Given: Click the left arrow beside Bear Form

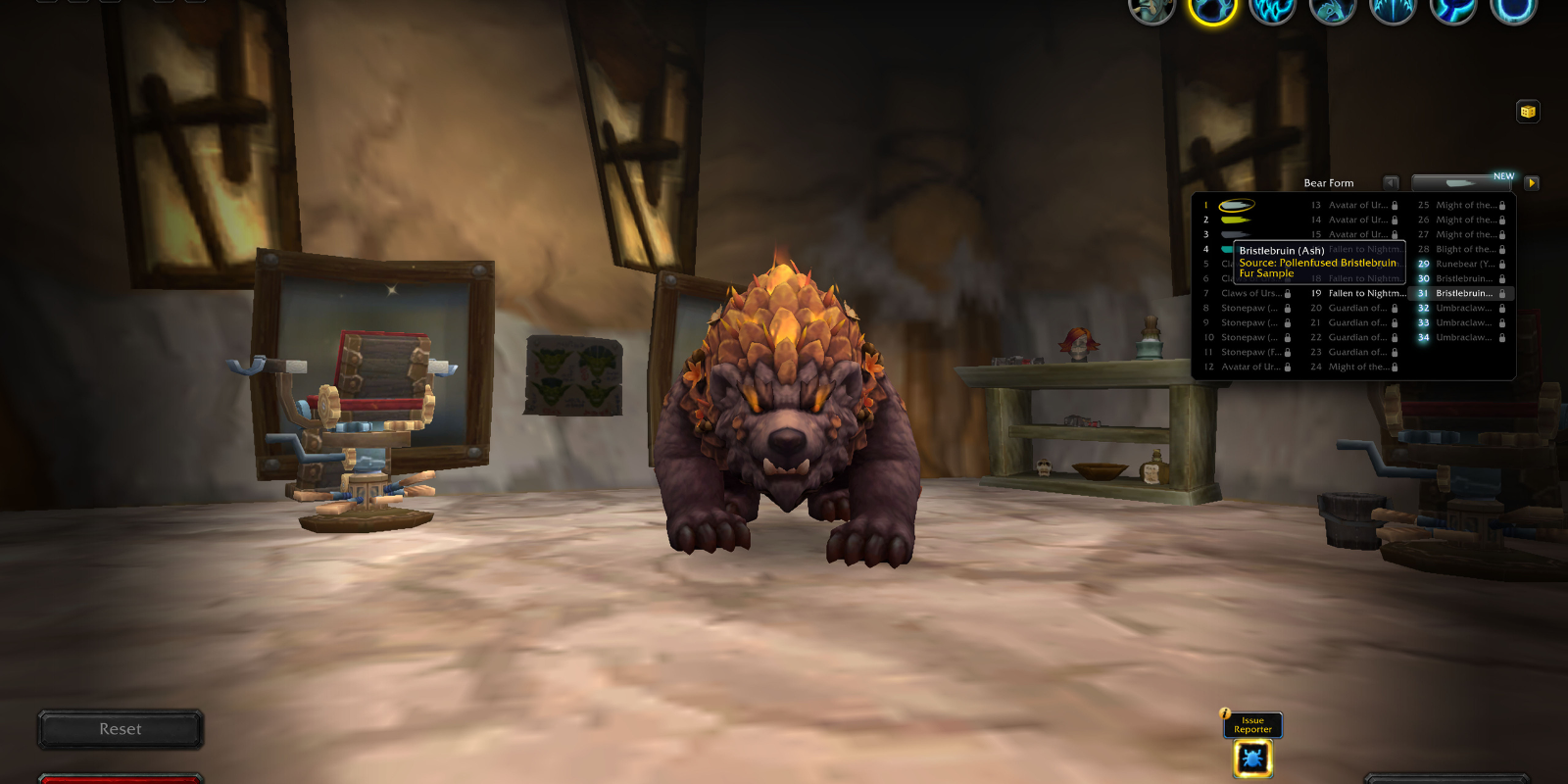Looking at the screenshot, I should [1389, 182].
